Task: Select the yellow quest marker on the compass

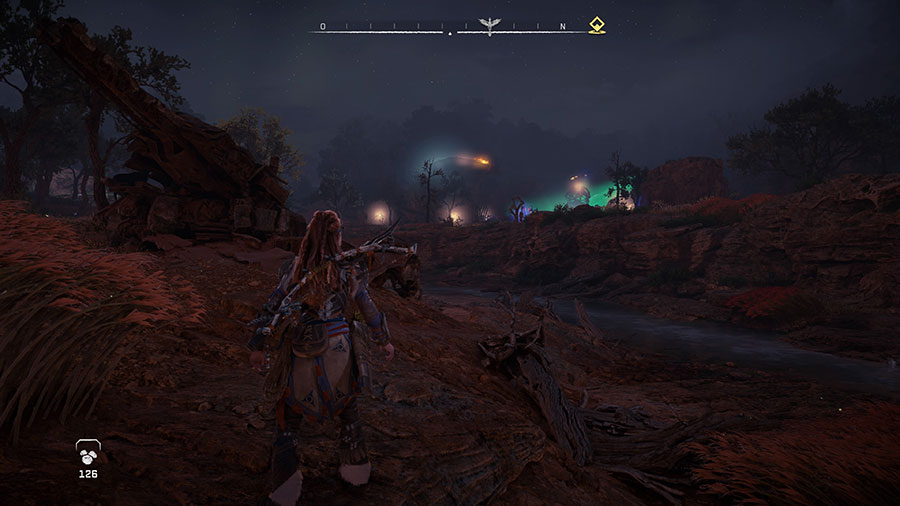Action: [597, 26]
